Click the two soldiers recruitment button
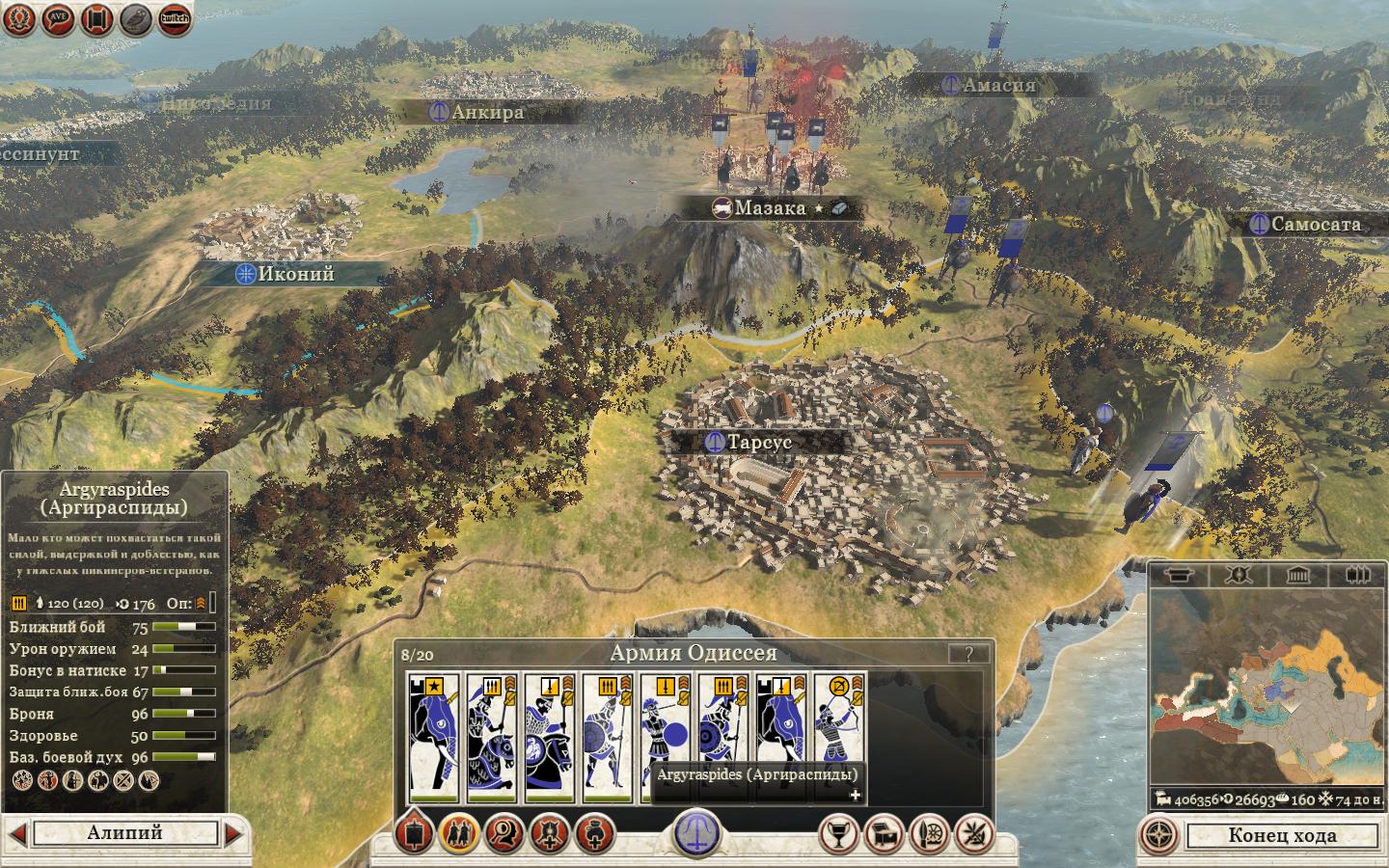1389x868 pixels. pyautogui.click(x=459, y=833)
